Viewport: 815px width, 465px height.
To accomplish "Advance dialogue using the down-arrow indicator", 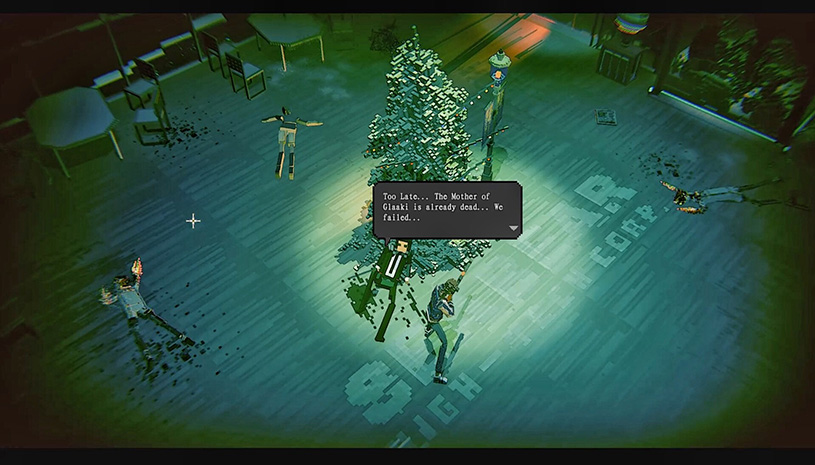I will click(x=513, y=228).
